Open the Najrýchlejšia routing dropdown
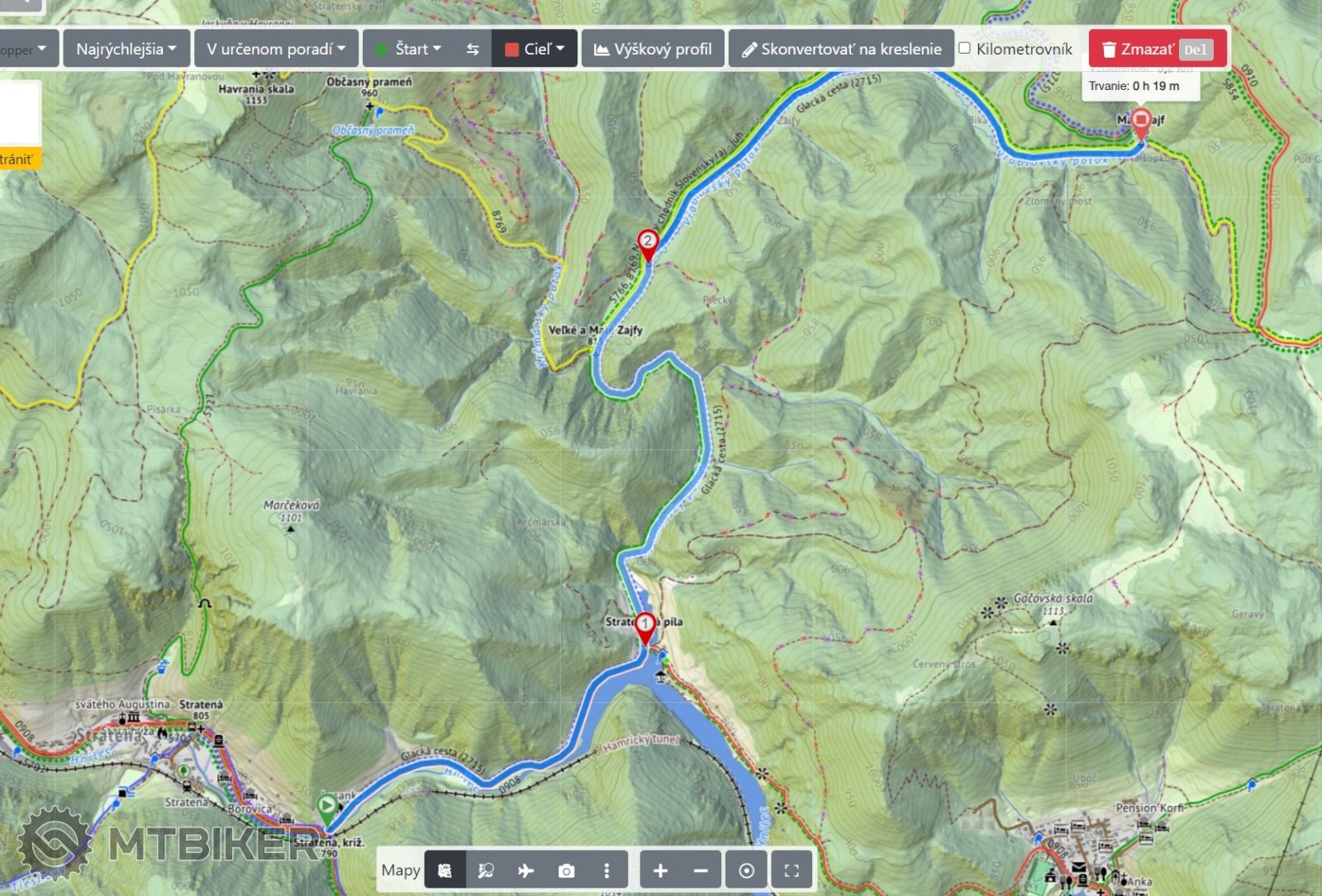This screenshot has width=1322, height=896. click(126, 49)
